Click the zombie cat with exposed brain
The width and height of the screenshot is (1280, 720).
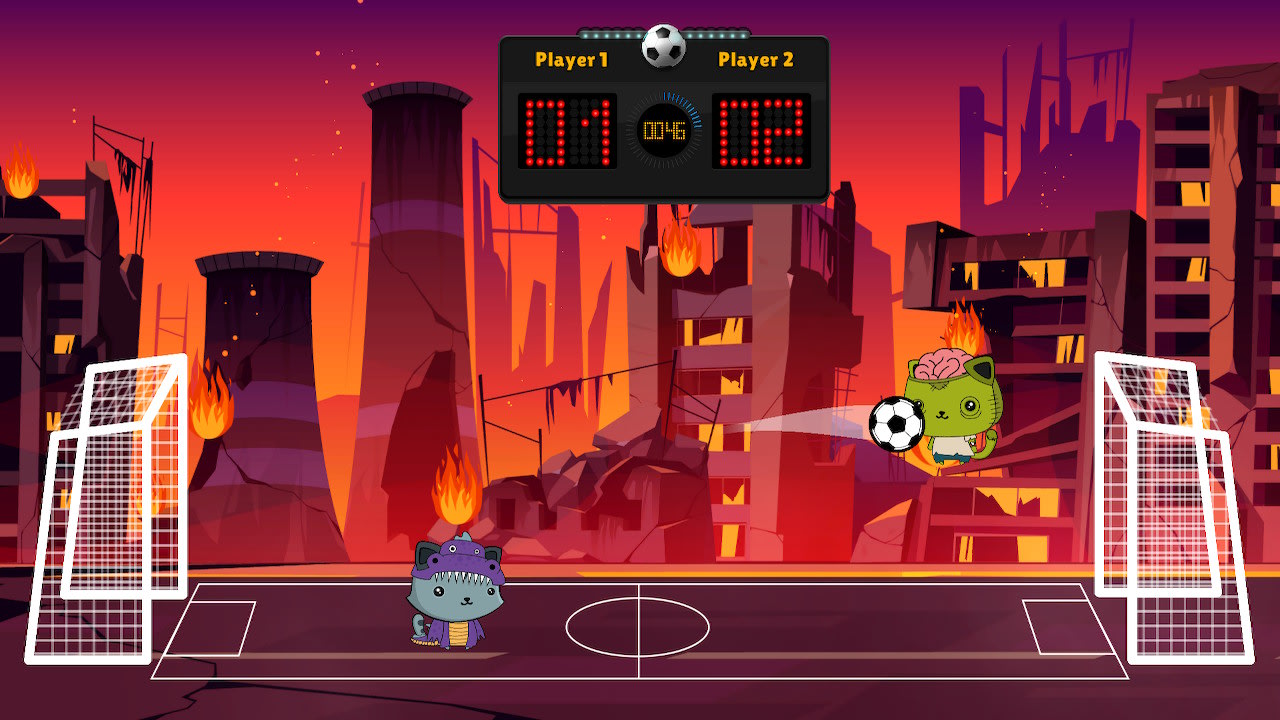[950, 410]
